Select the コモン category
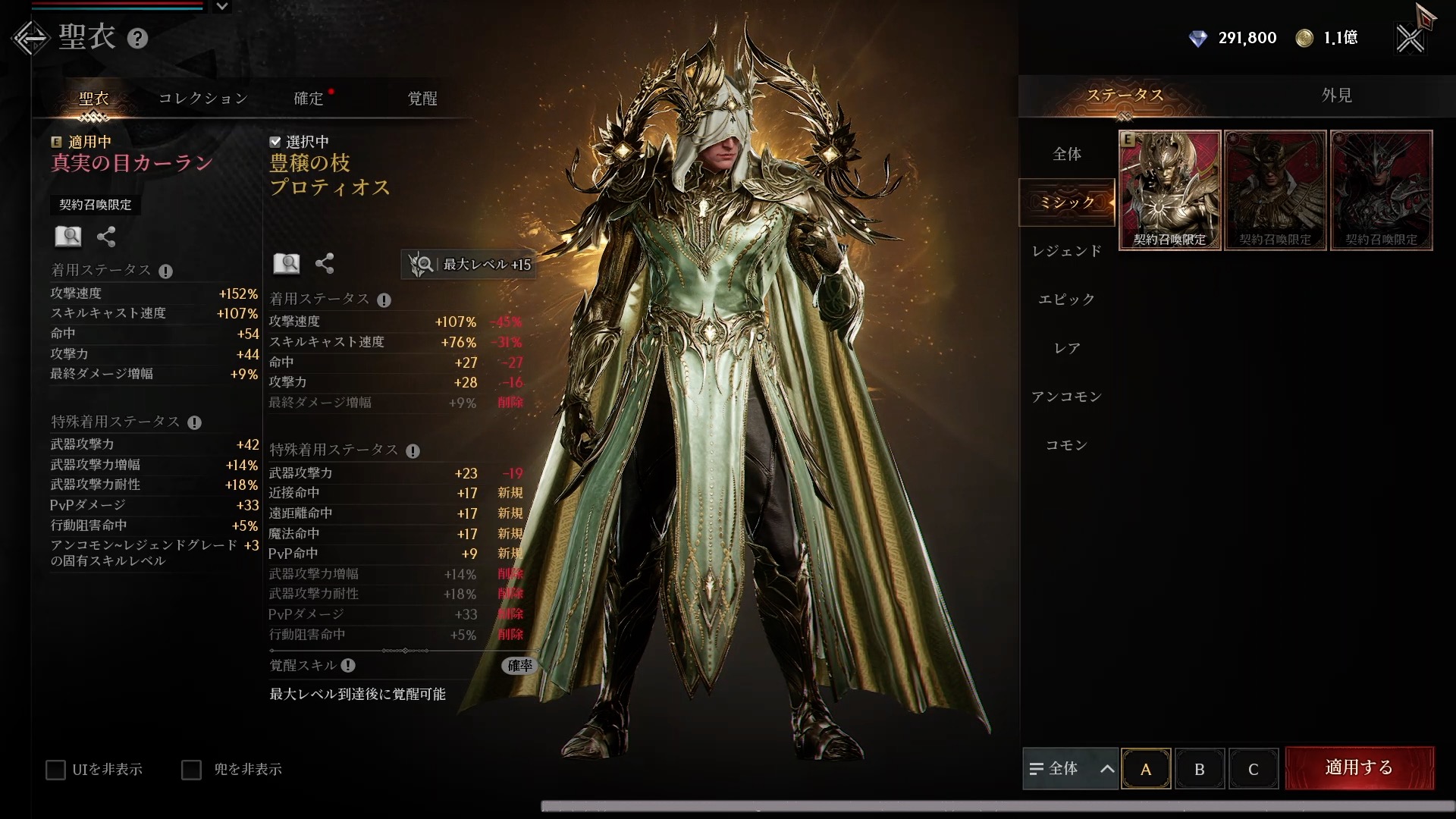1456x819 pixels. pyautogui.click(x=1067, y=445)
